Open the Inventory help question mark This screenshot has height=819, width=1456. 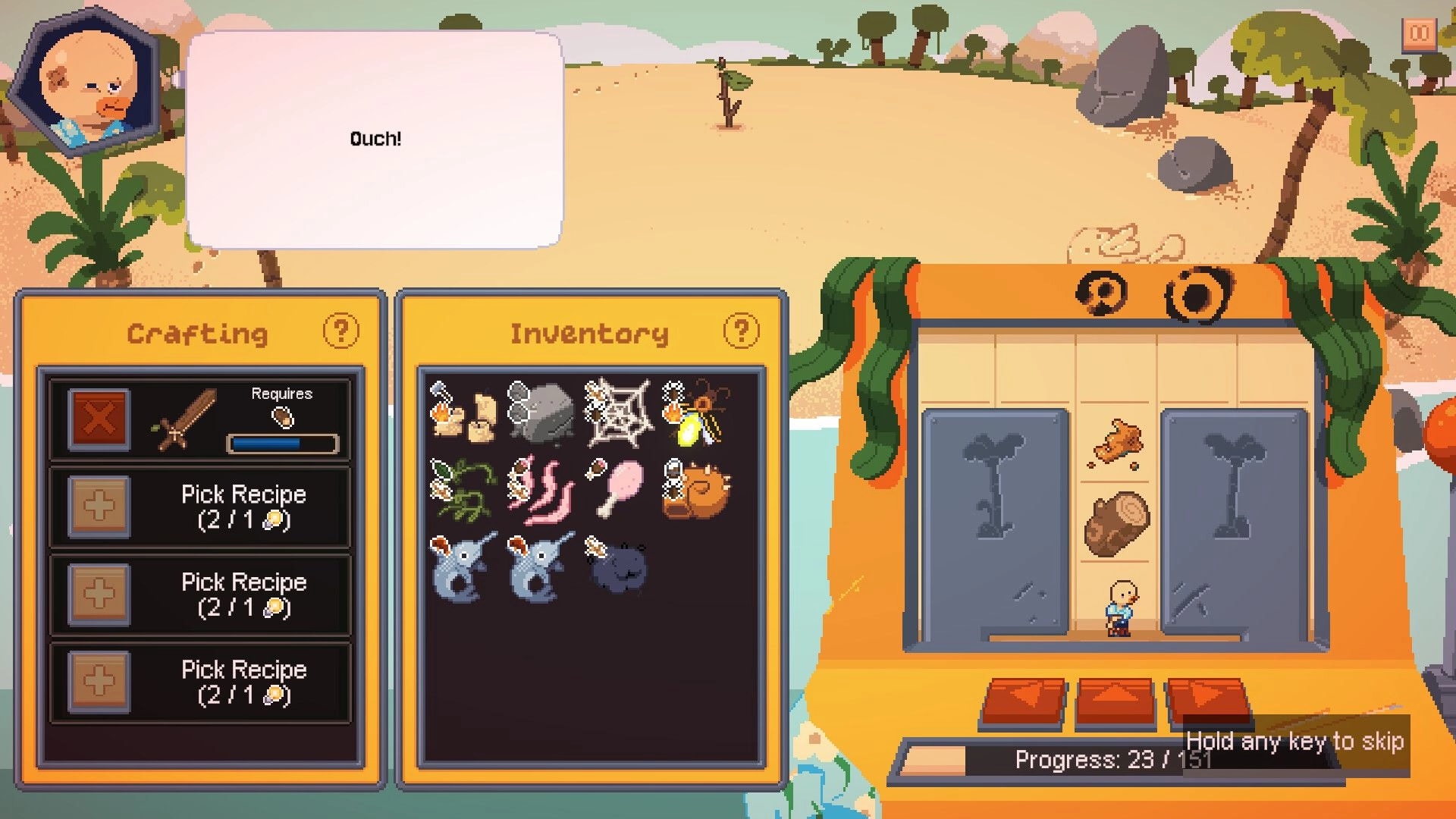point(739,331)
